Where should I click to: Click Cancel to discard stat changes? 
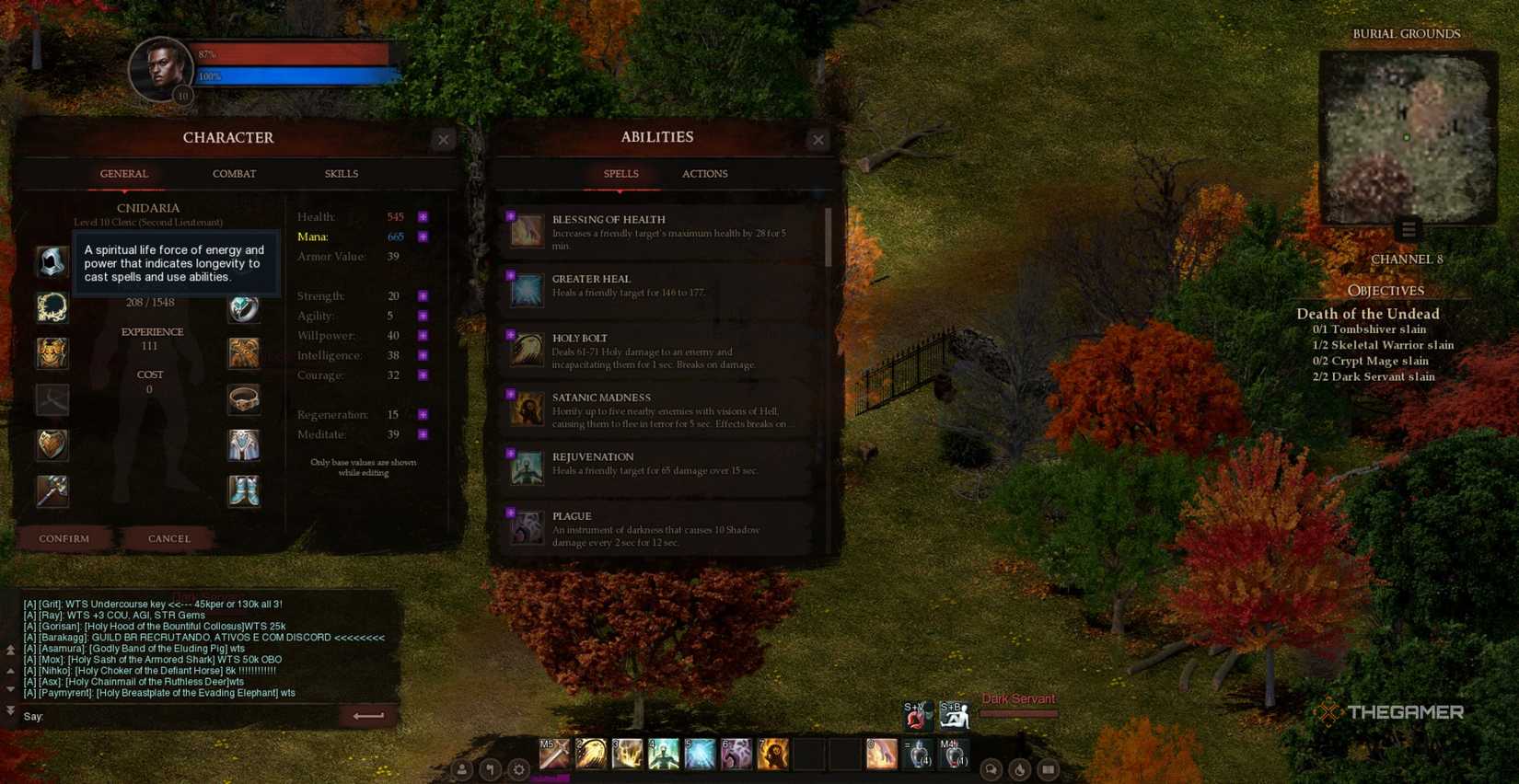point(168,538)
